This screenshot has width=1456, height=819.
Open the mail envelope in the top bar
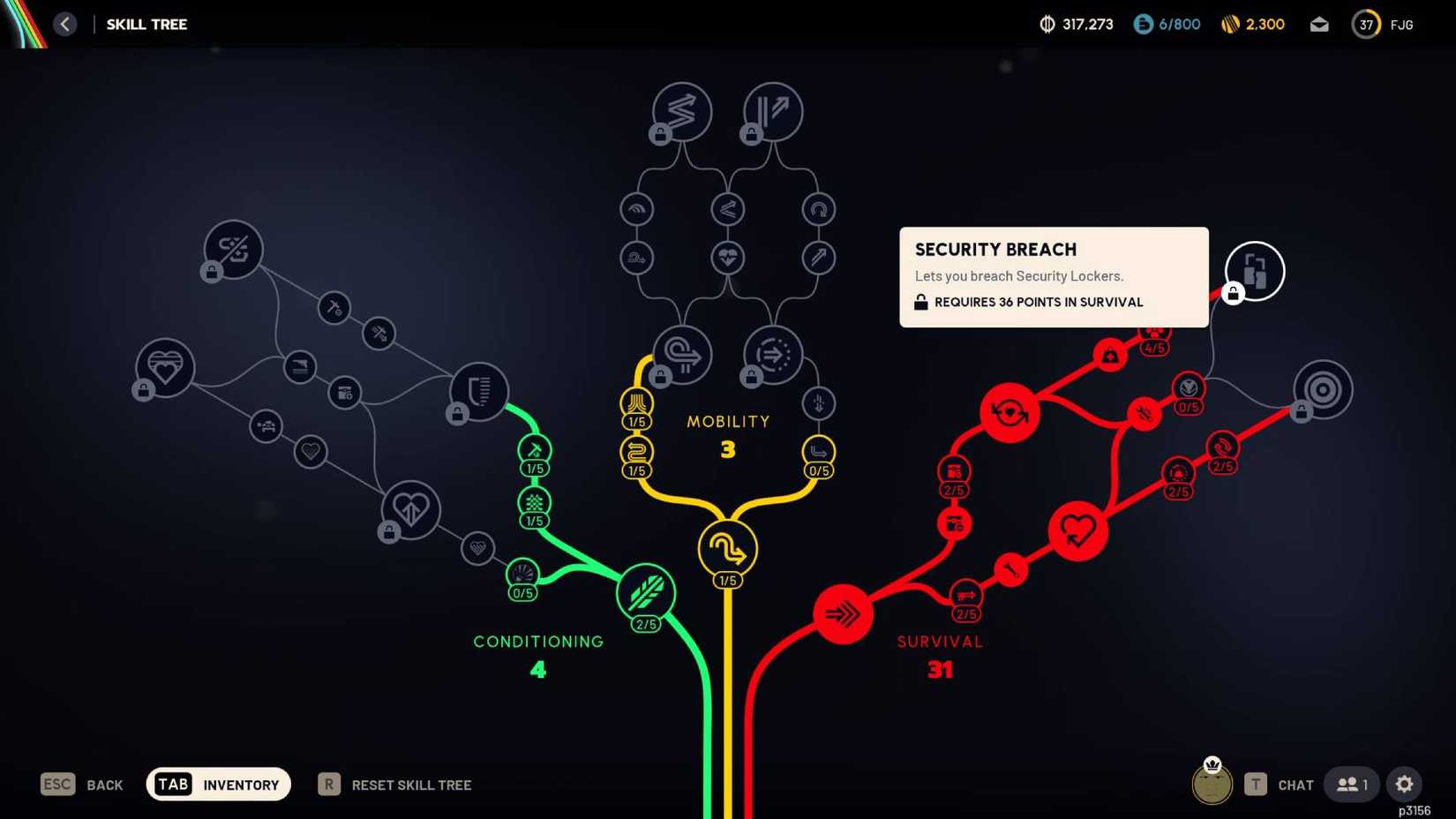tap(1319, 25)
